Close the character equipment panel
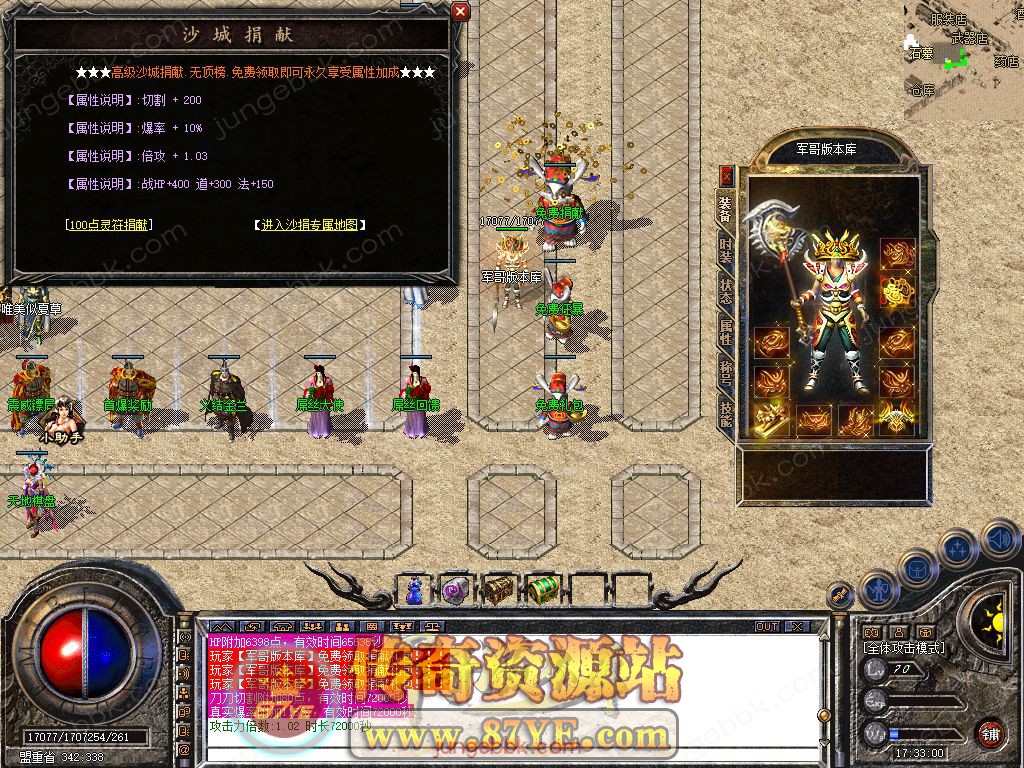This screenshot has height=768, width=1024. (x=726, y=177)
